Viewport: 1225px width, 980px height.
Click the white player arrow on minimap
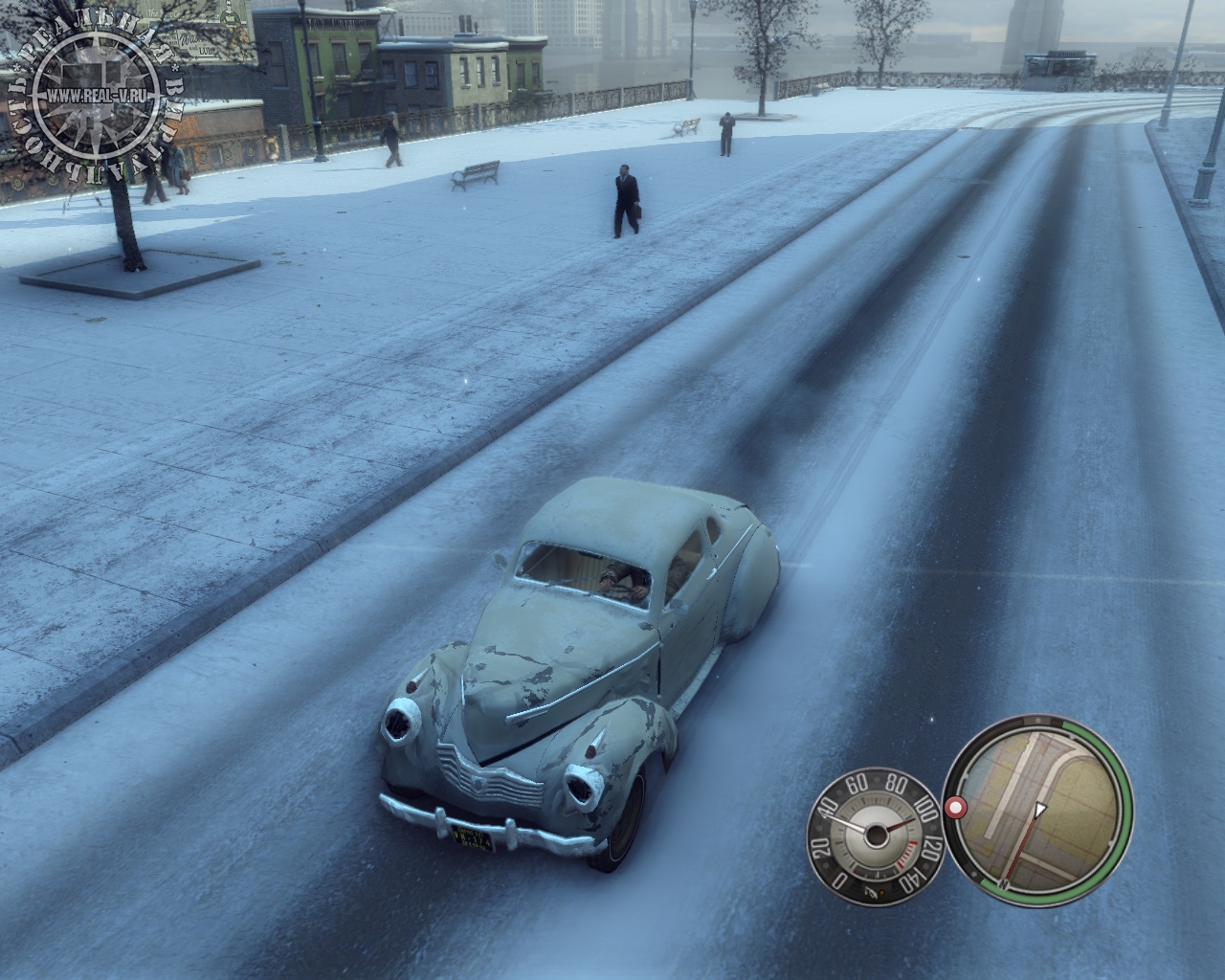pos(1040,811)
